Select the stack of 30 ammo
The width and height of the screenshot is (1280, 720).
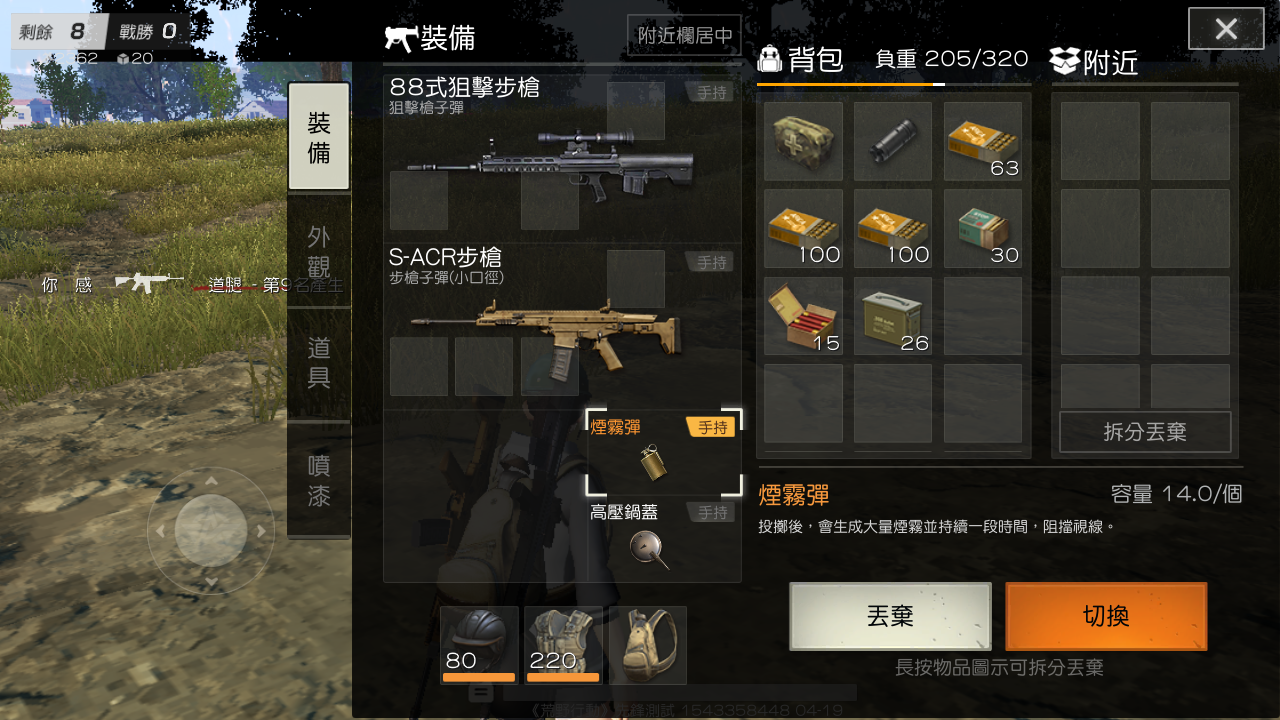pyautogui.click(x=982, y=228)
